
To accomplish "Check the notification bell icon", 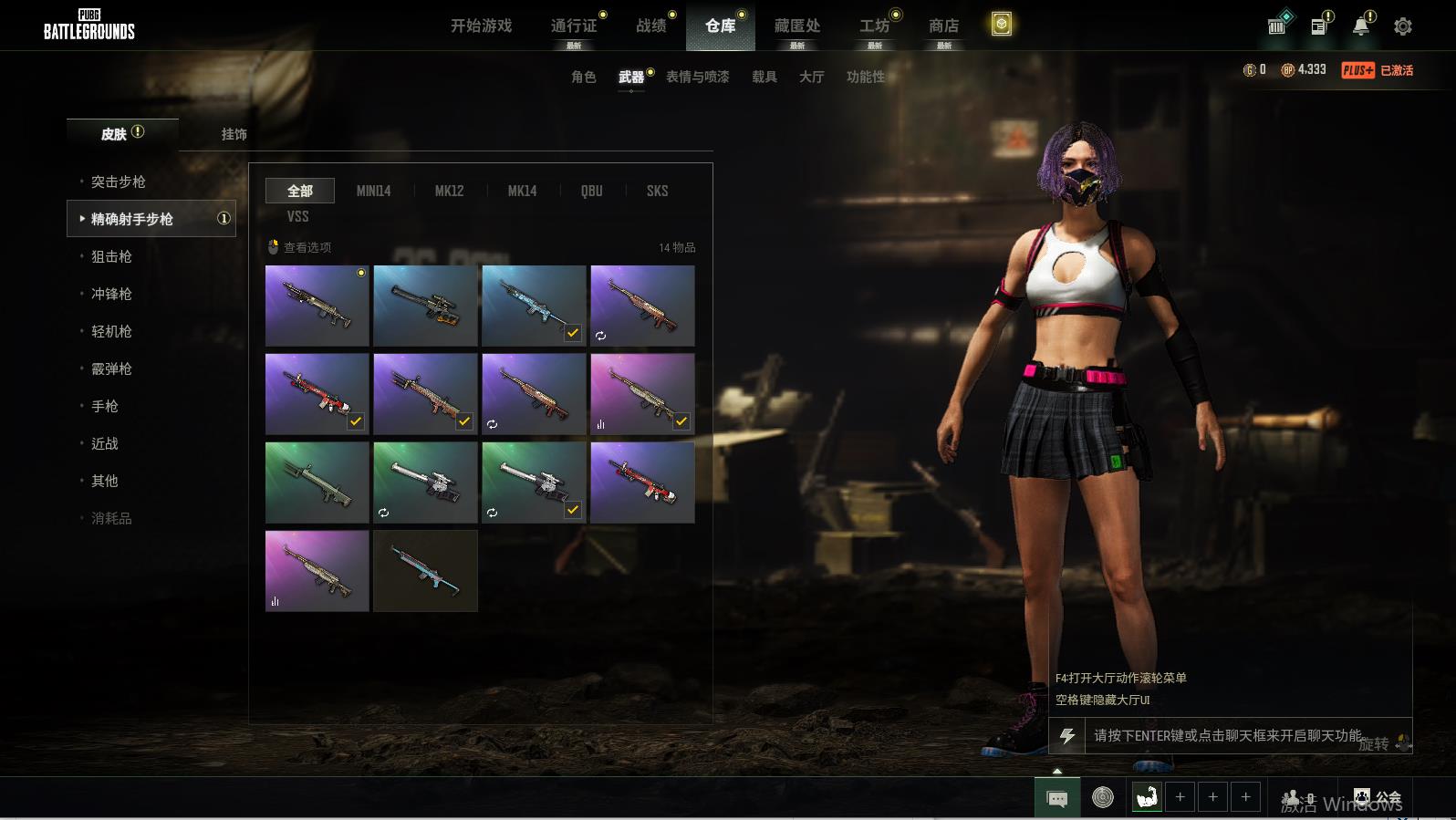I will pos(1360,26).
